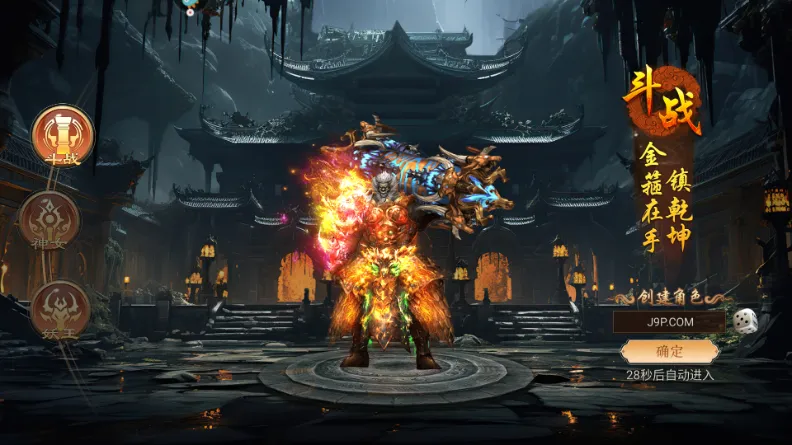Randomize the name with the dice icon
792x445 pixels.
pos(744,321)
